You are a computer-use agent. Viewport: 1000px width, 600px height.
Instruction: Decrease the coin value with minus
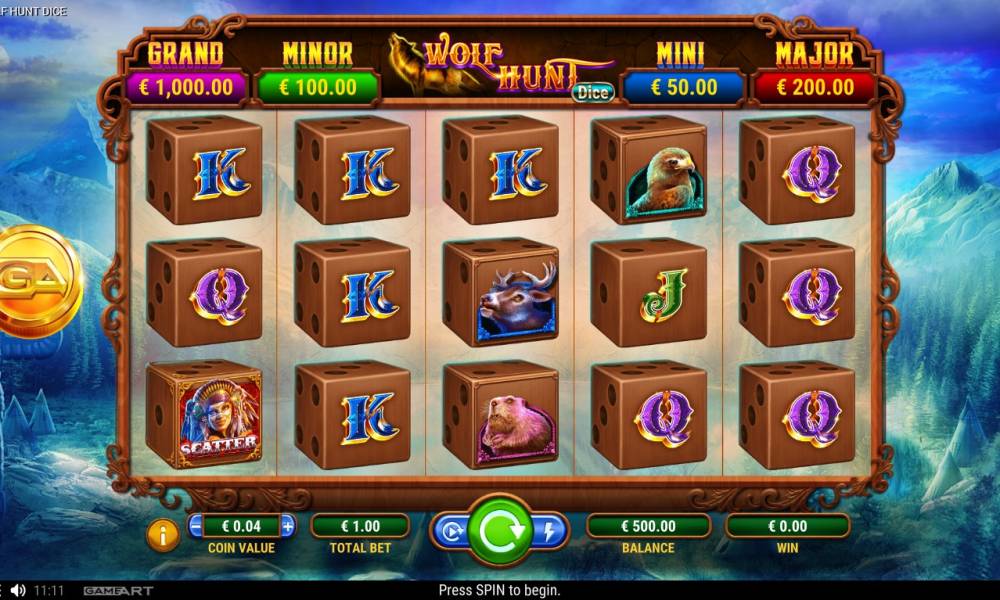[197, 526]
